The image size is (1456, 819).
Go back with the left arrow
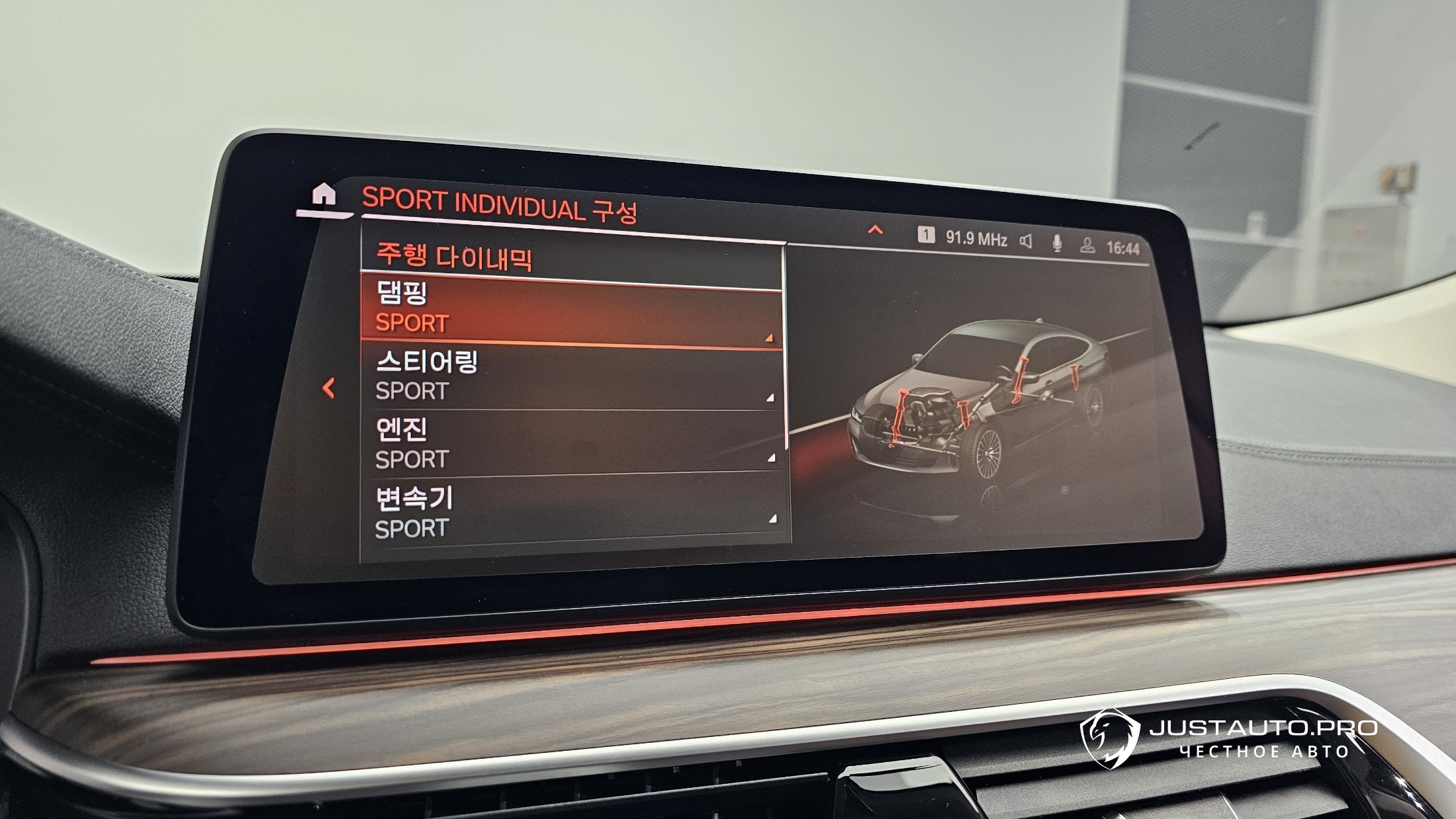pyautogui.click(x=328, y=388)
